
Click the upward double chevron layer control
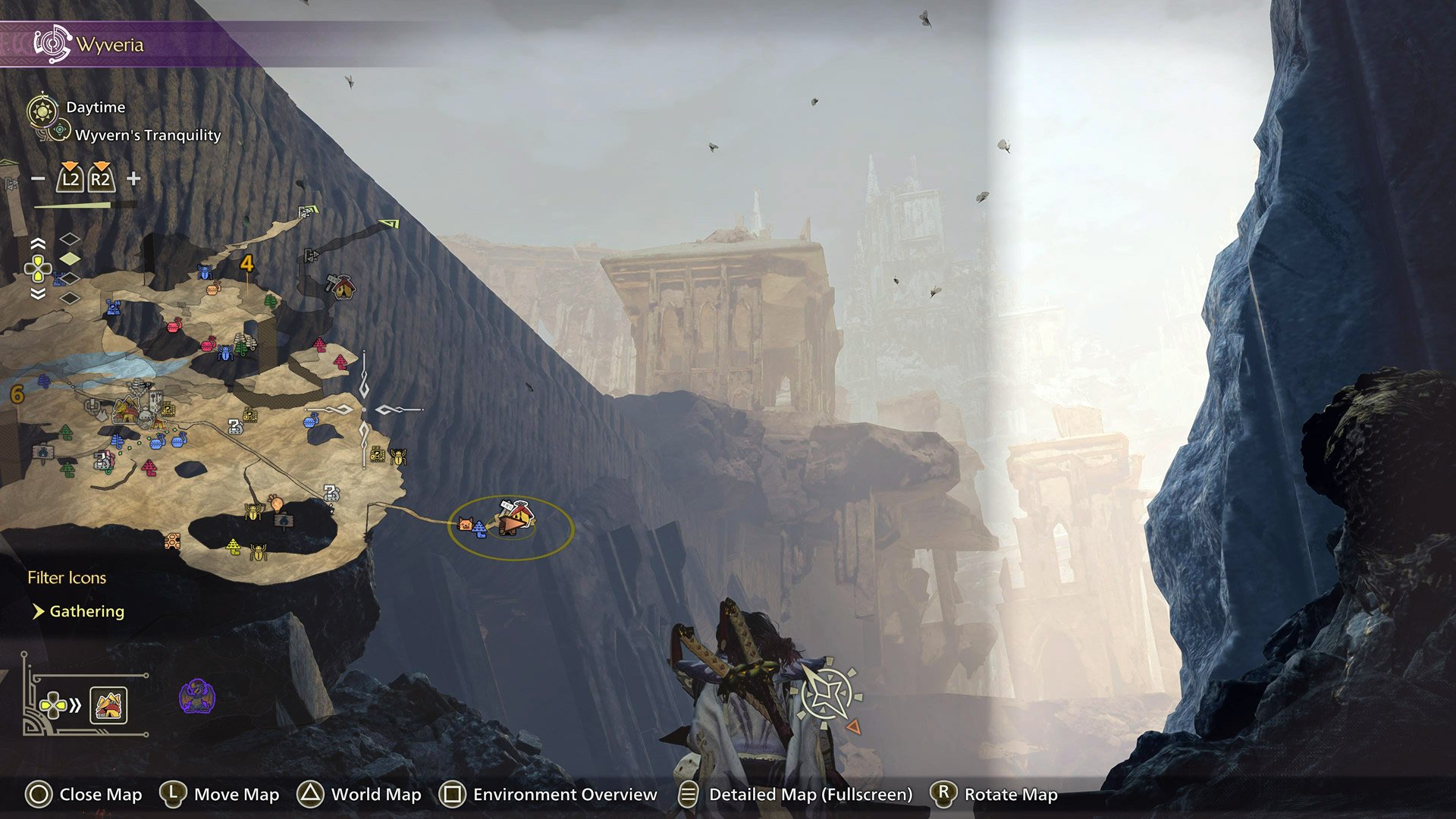point(38,241)
